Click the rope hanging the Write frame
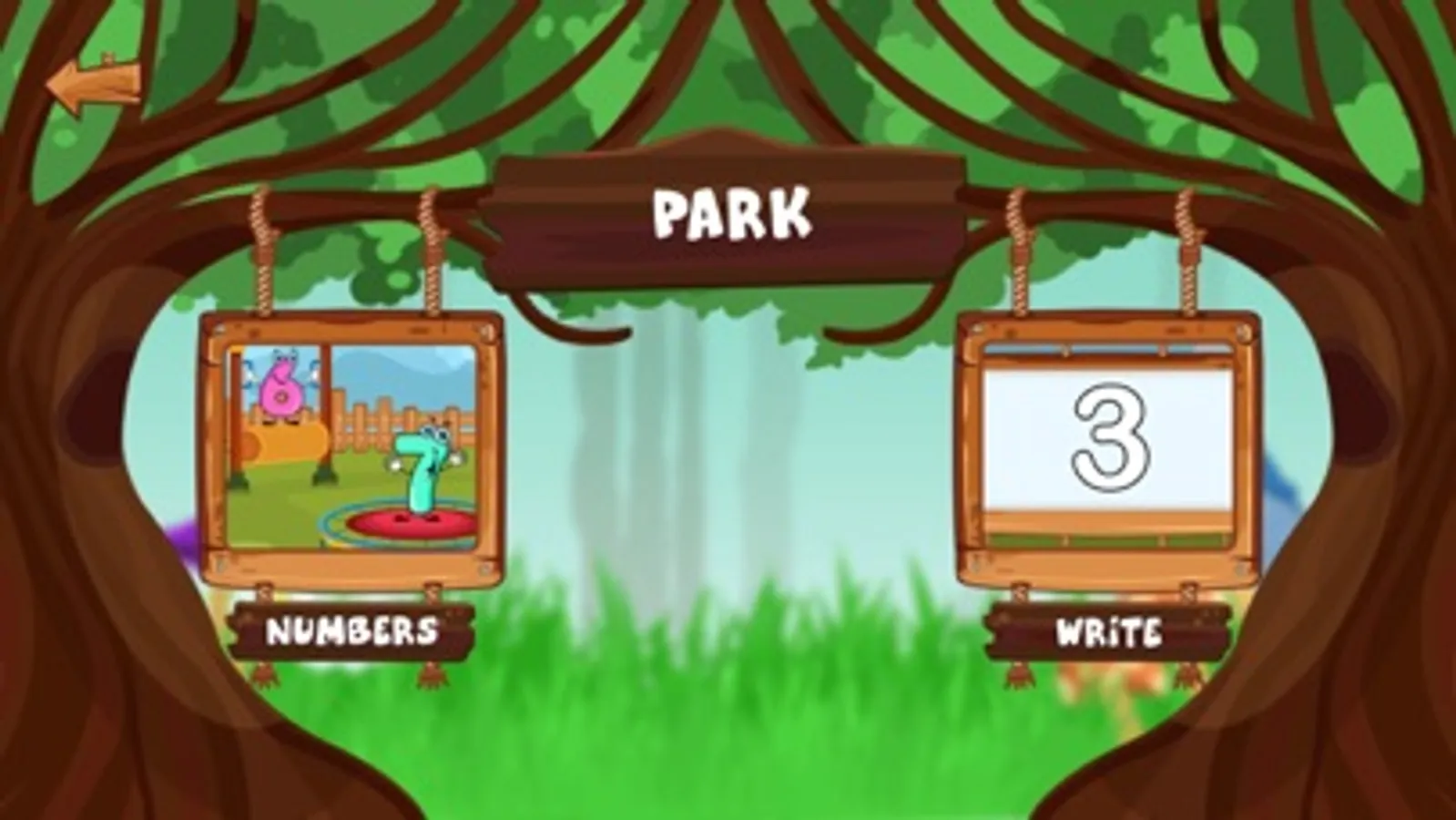Screen dimensions: 1456x820 pyautogui.click(x=1017, y=246)
